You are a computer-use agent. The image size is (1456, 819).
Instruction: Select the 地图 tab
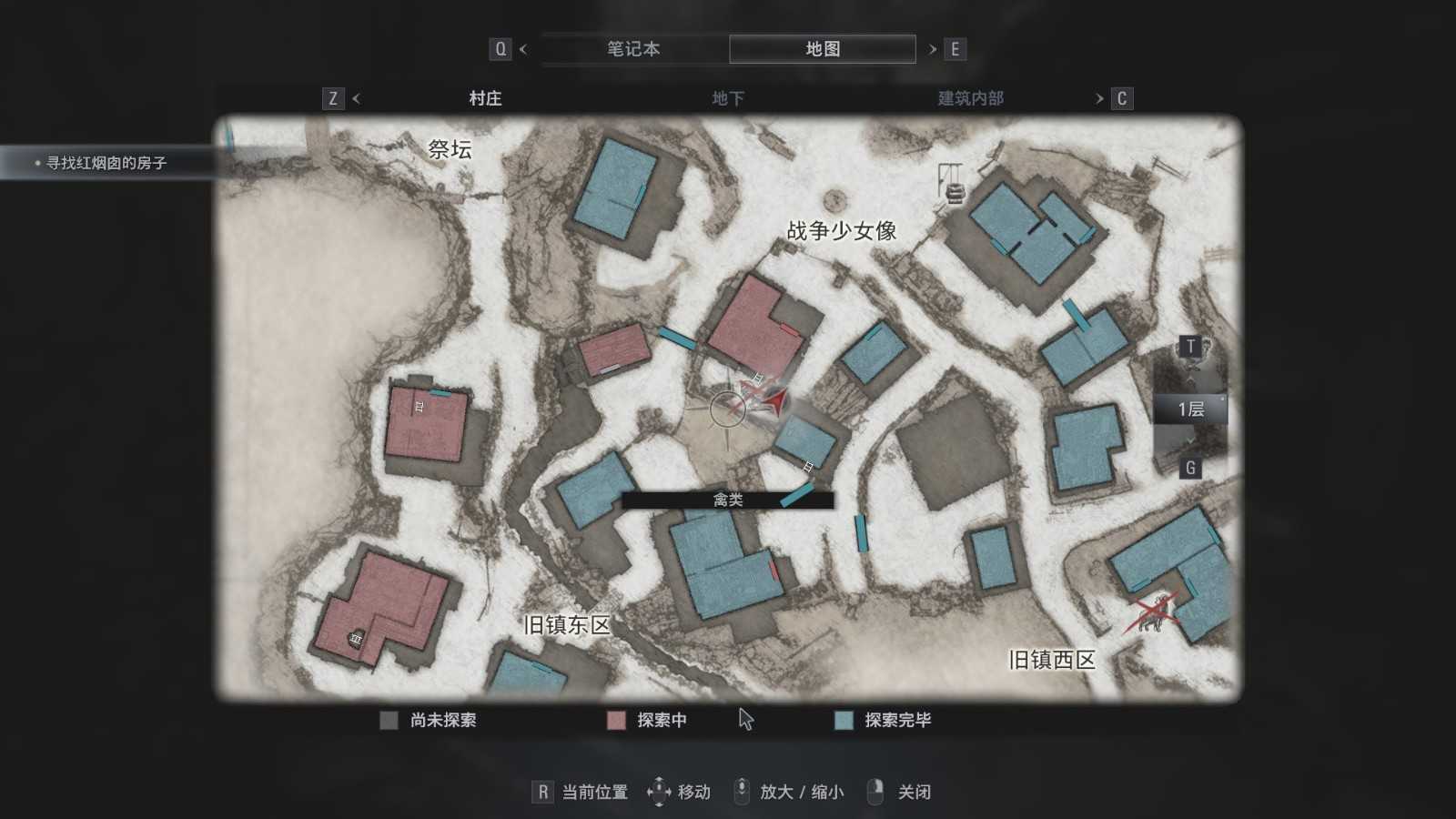click(x=823, y=49)
